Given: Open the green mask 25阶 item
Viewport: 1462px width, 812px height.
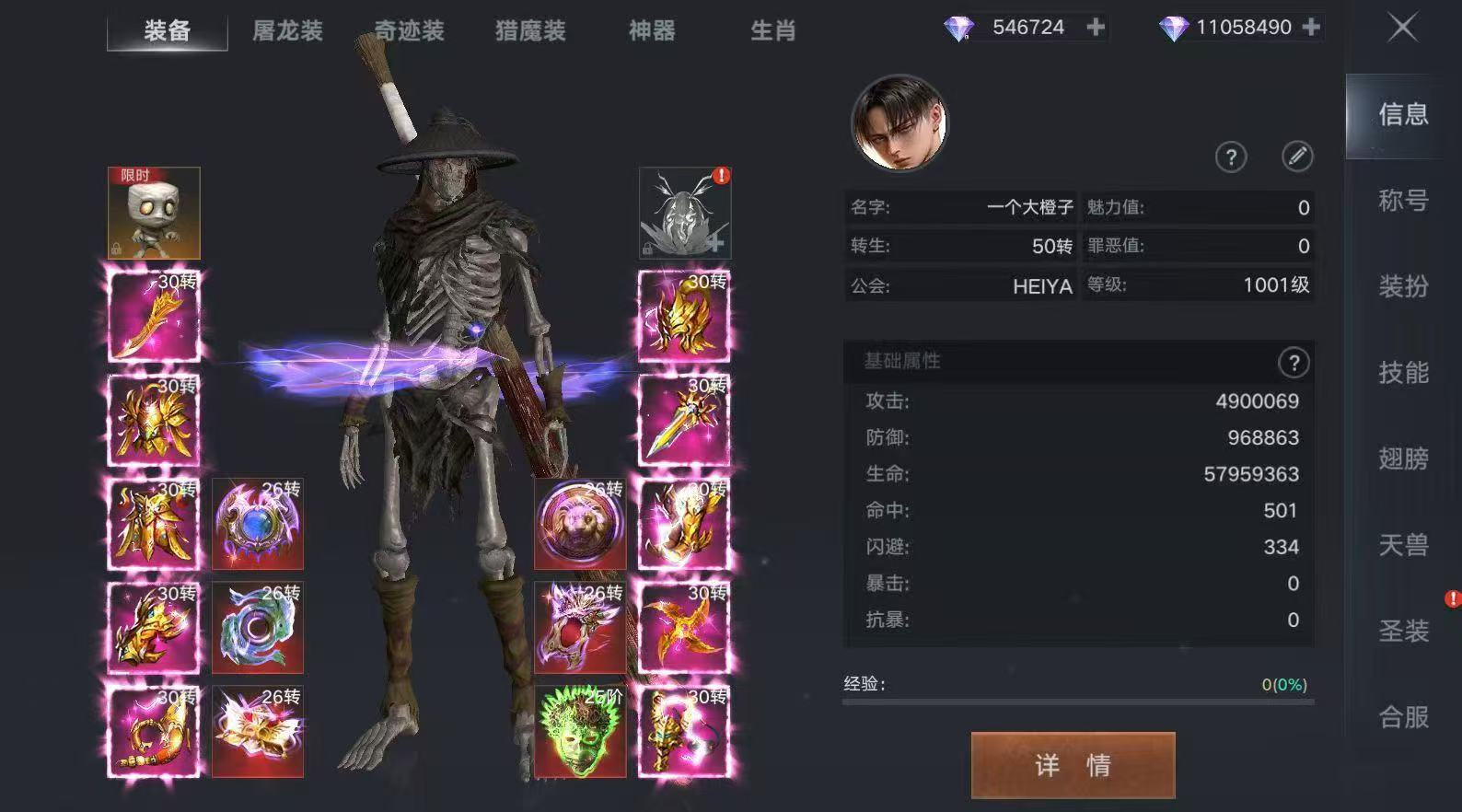Looking at the screenshot, I should pos(579,730).
